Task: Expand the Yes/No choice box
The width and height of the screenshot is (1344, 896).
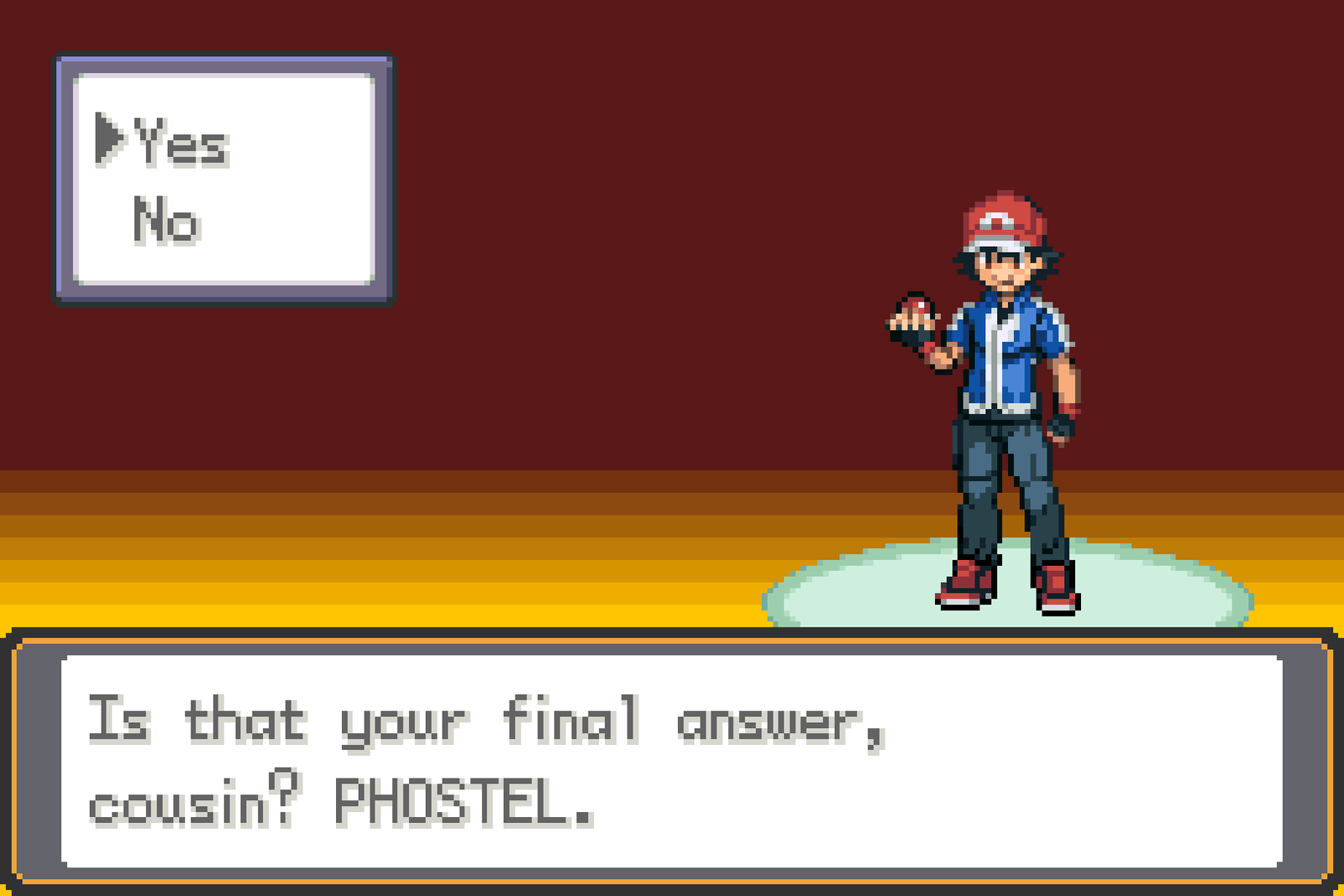Action: 223,176
